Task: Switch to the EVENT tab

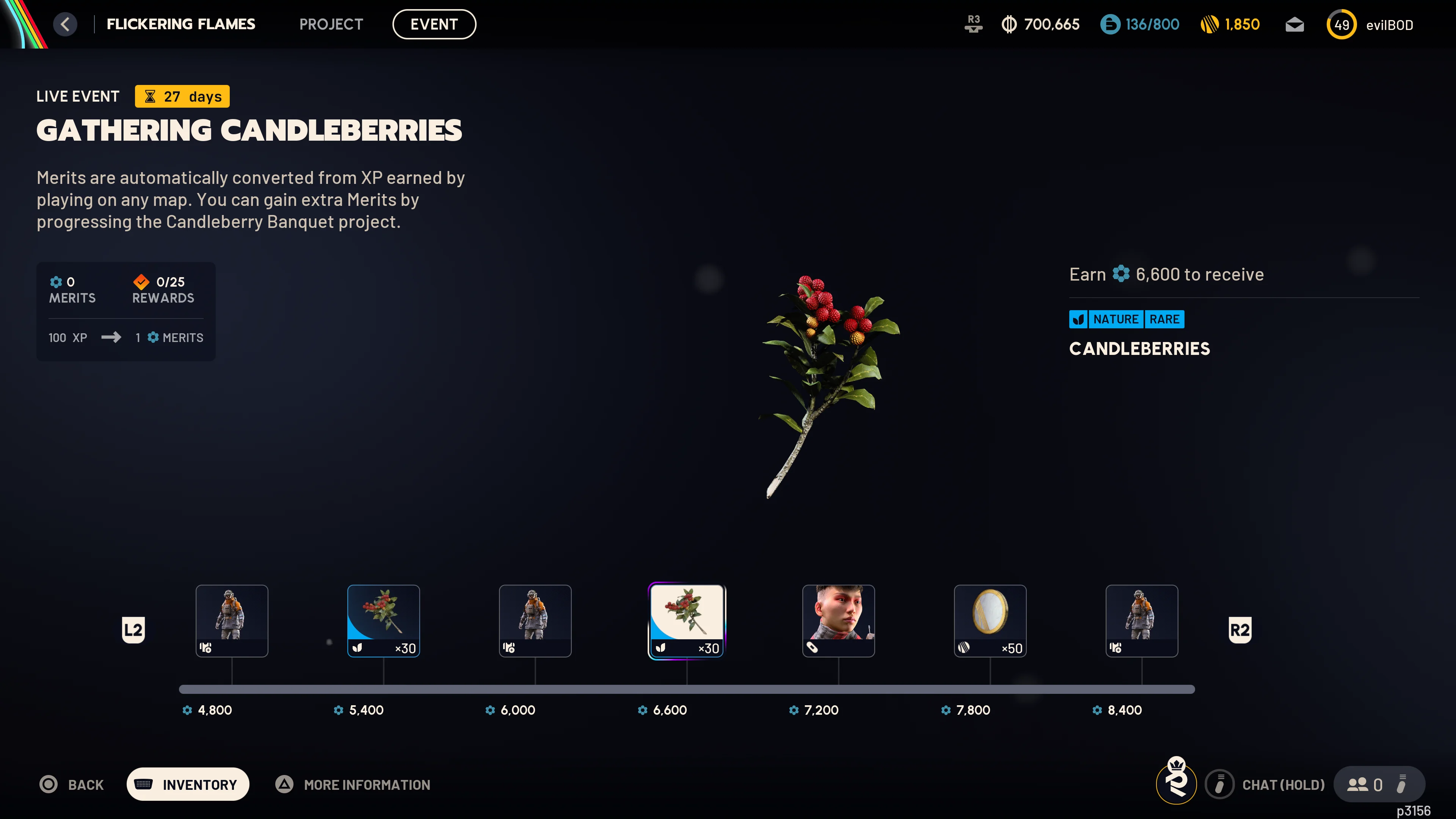Action: tap(434, 24)
